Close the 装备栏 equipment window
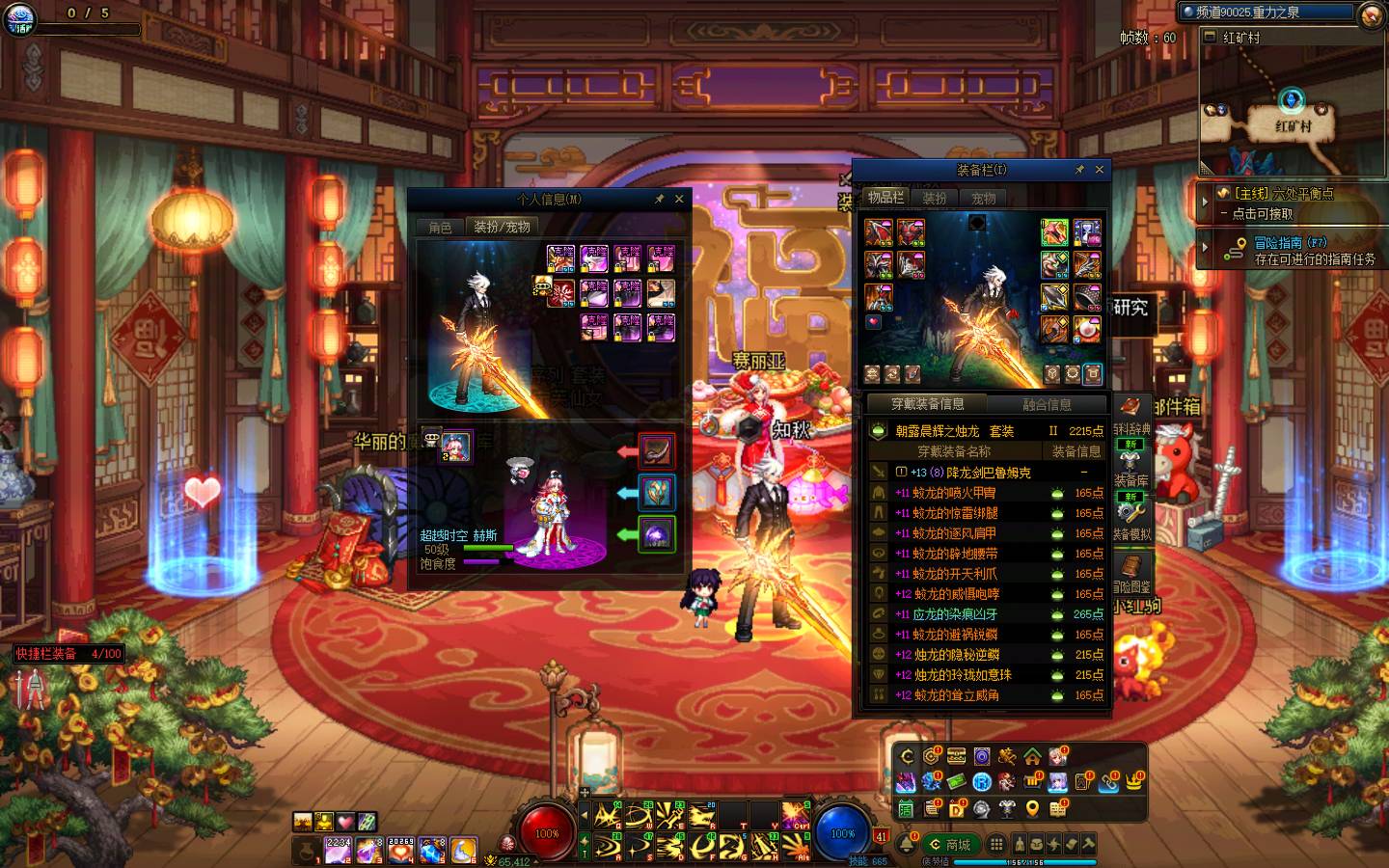 pyautogui.click(x=1099, y=170)
